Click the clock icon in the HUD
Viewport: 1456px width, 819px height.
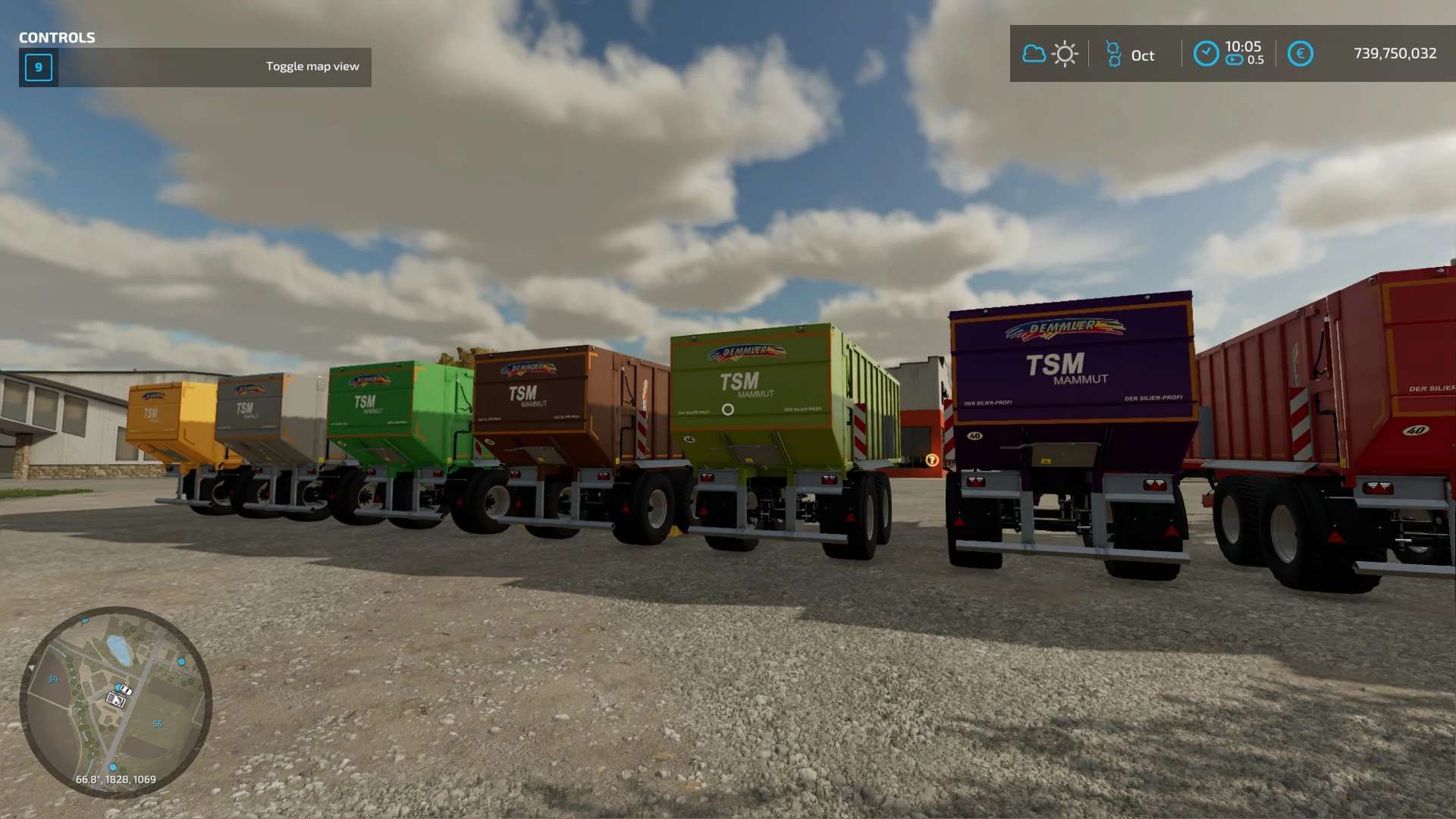pyautogui.click(x=1206, y=54)
